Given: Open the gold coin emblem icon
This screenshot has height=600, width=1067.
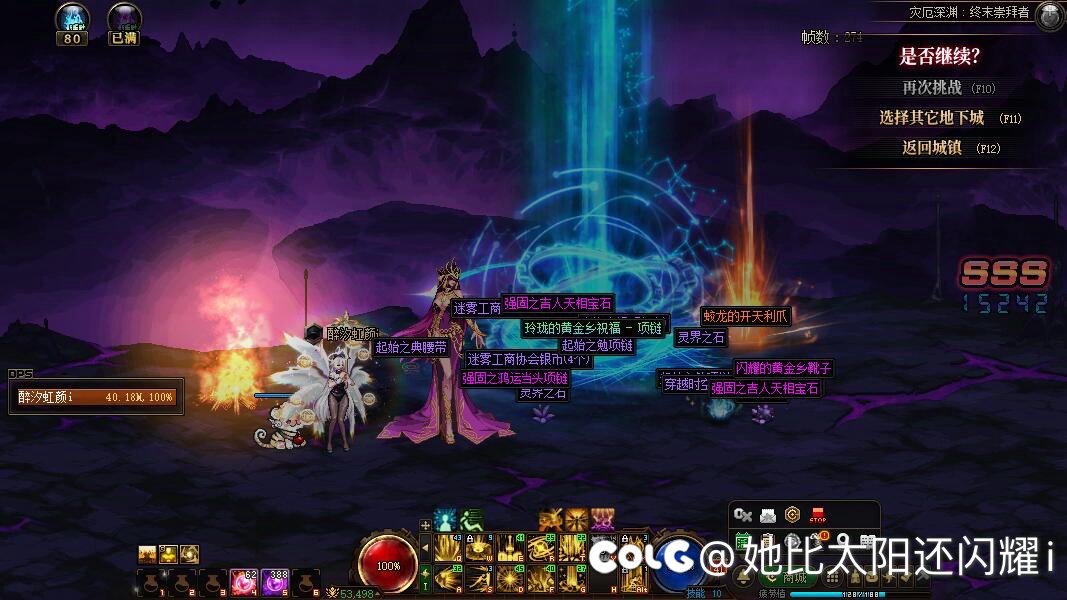Looking at the screenshot, I should pos(793,515).
